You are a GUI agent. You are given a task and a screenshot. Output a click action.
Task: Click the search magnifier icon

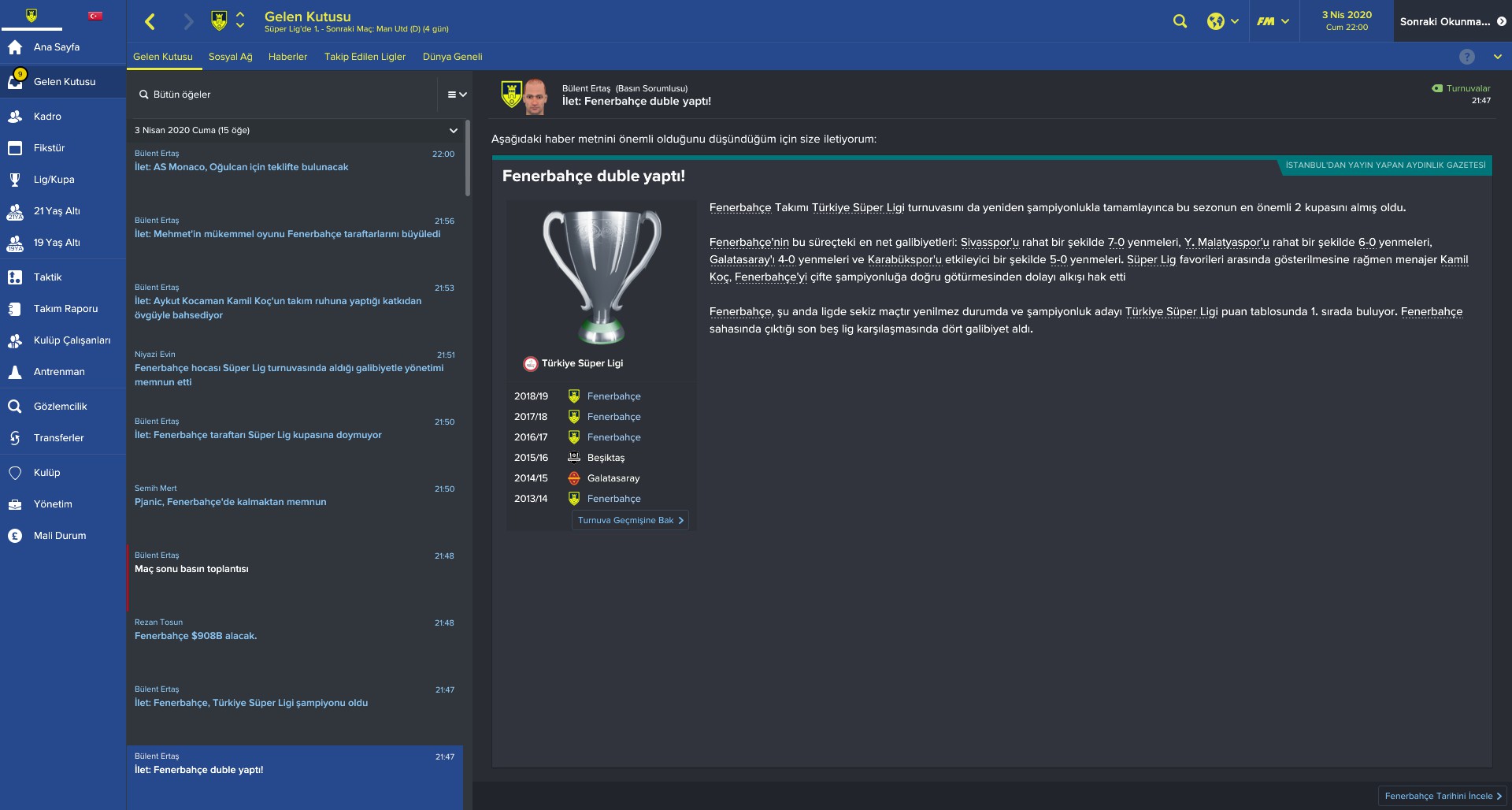click(1180, 21)
